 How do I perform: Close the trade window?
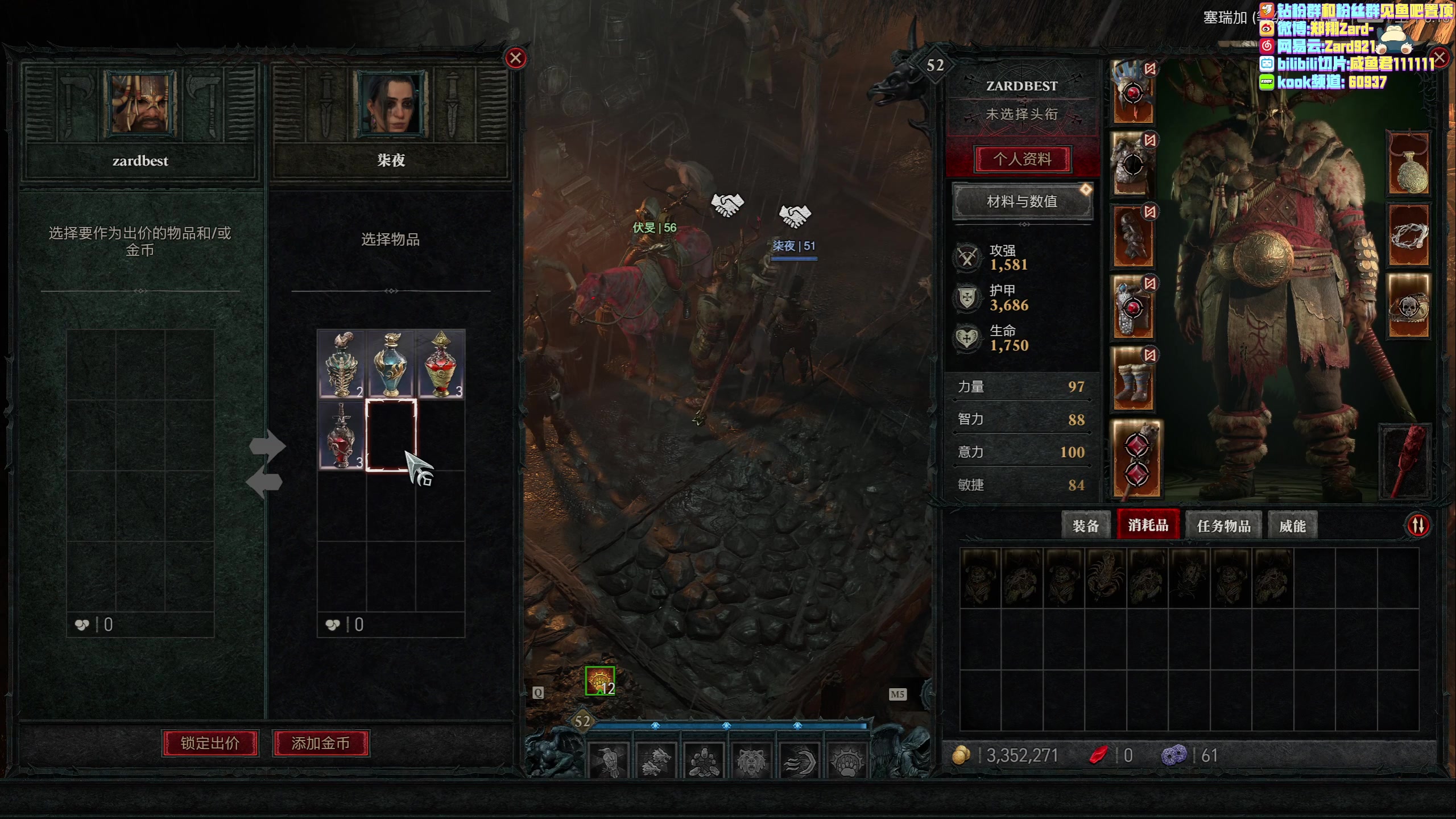click(x=516, y=58)
